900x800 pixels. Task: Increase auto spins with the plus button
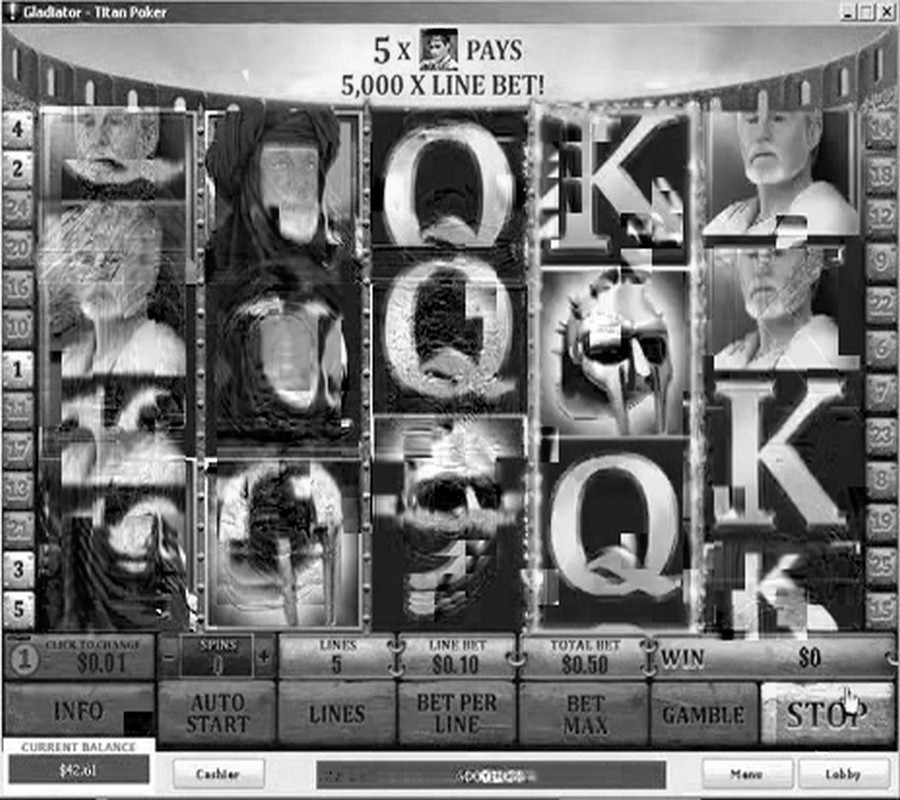264,657
